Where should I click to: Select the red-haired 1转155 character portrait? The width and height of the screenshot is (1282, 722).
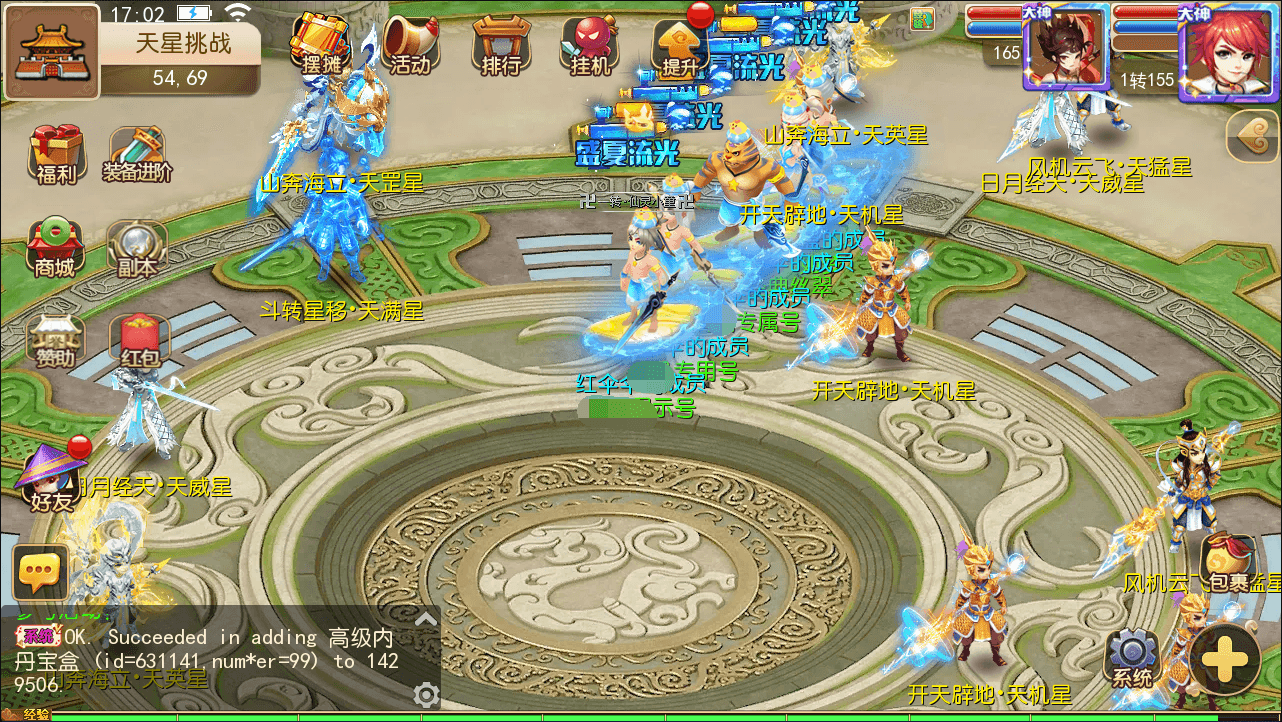click(1229, 52)
